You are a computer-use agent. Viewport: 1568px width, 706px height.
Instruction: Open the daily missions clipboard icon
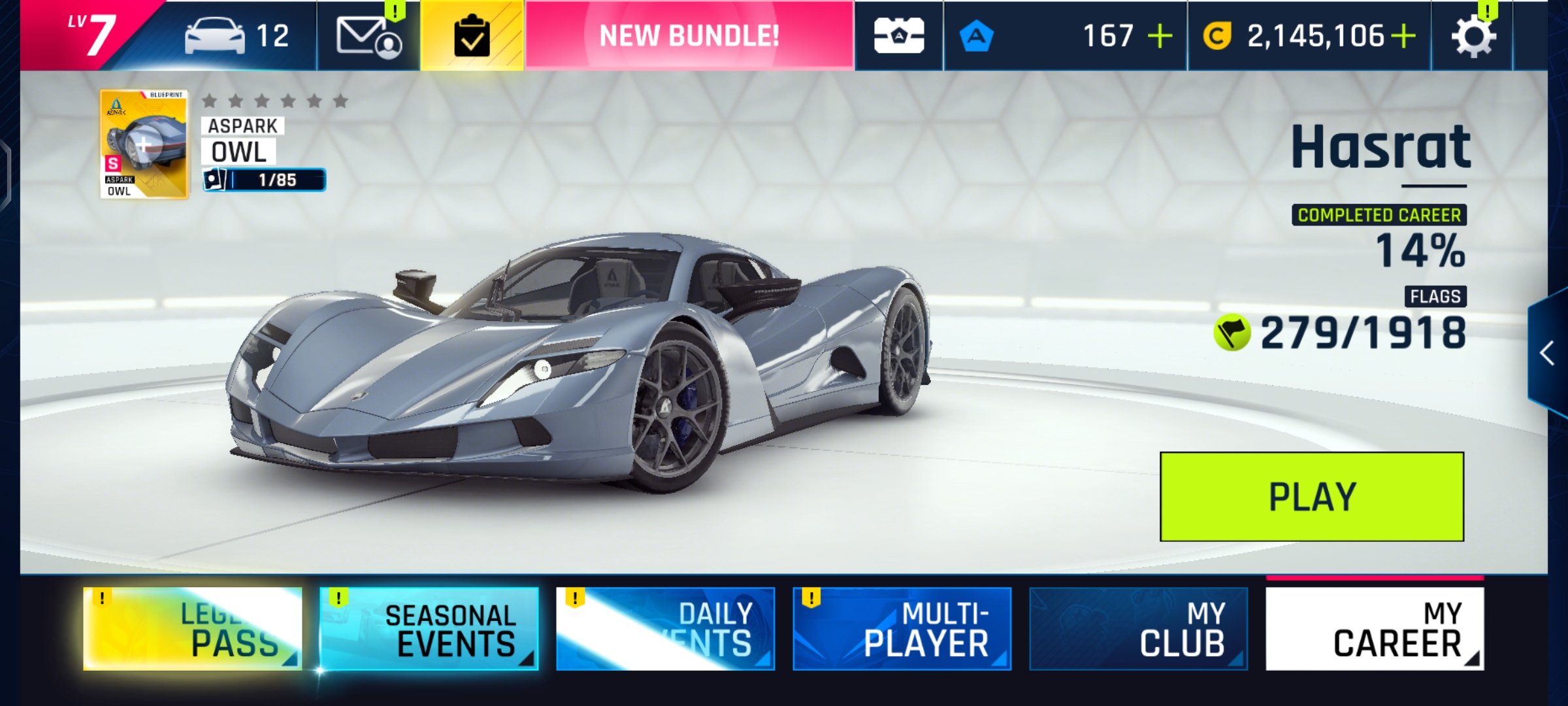[472, 36]
